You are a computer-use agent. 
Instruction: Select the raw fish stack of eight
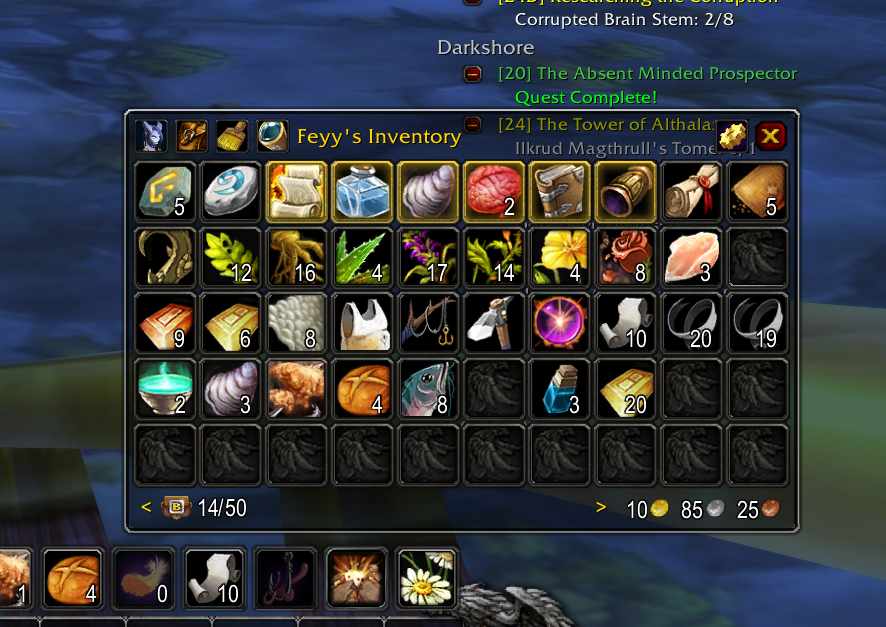pos(428,388)
